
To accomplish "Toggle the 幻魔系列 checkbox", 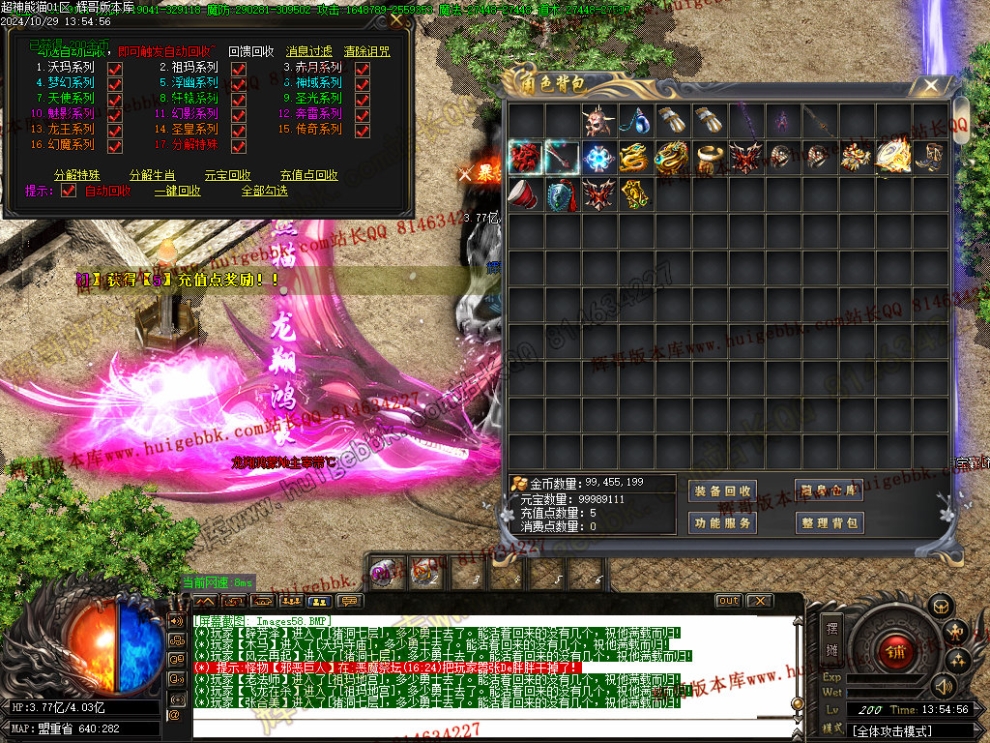I will (114, 146).
